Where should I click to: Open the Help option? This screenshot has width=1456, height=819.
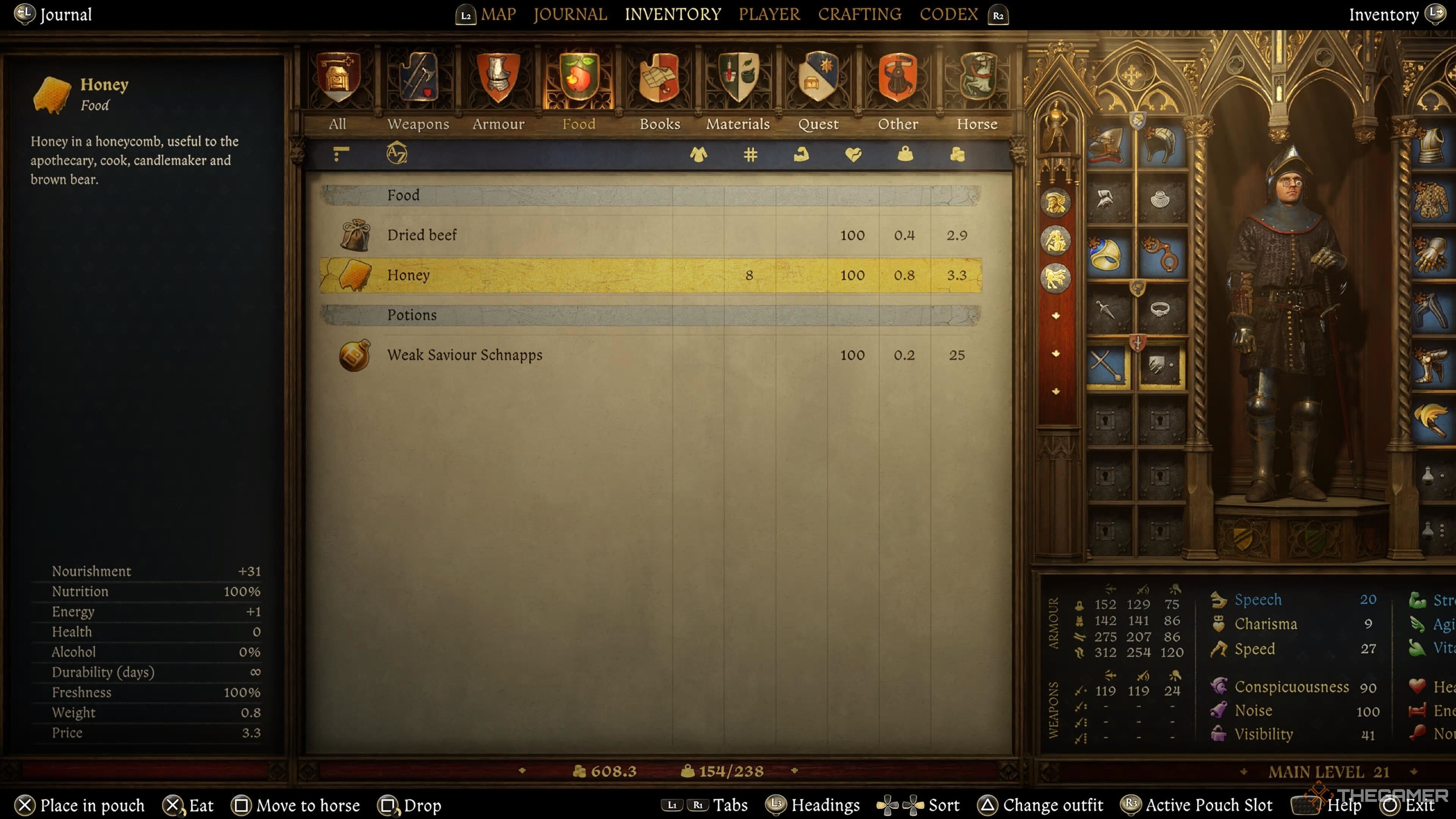1343,805
